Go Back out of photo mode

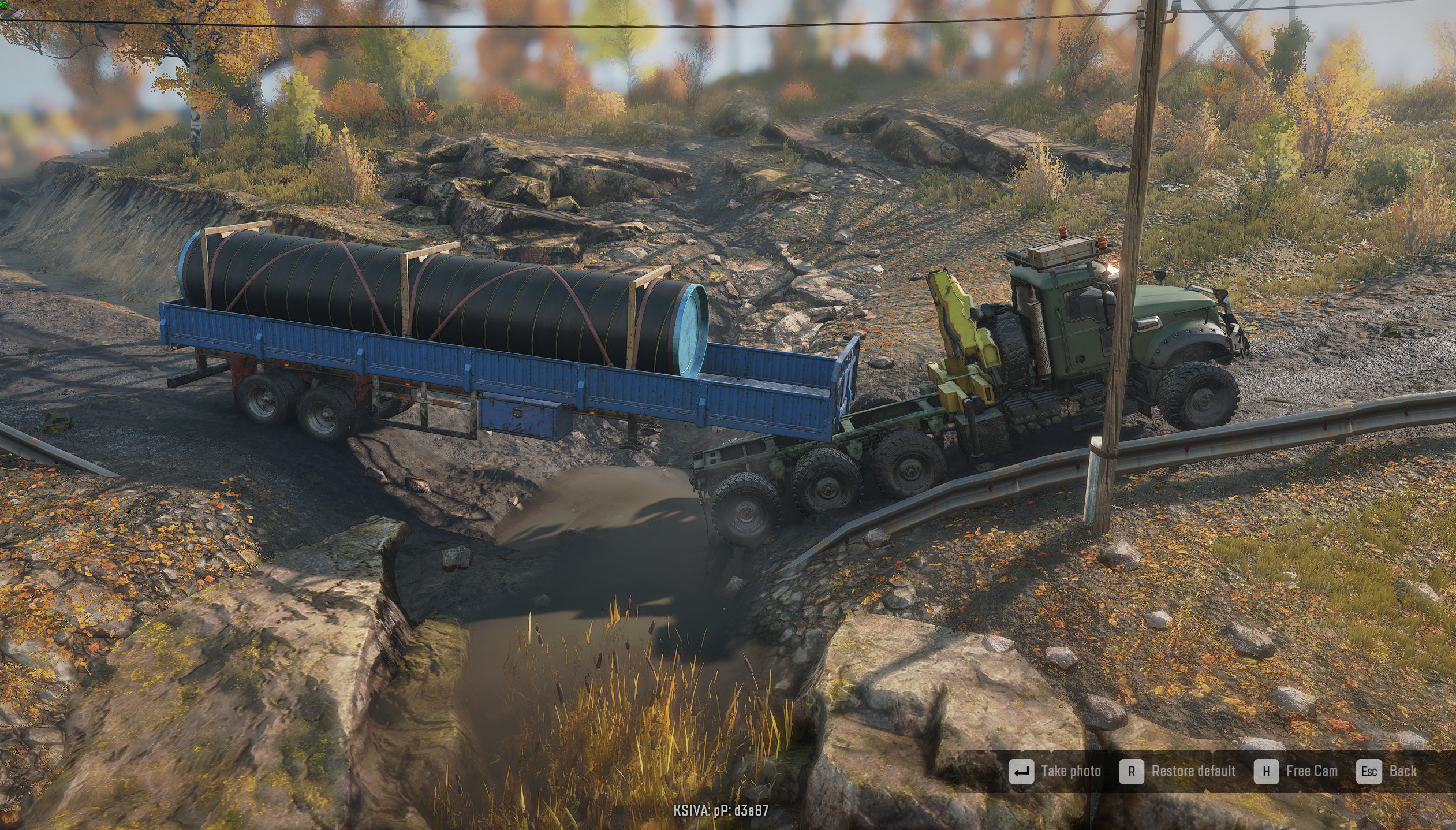point(1386,772)
